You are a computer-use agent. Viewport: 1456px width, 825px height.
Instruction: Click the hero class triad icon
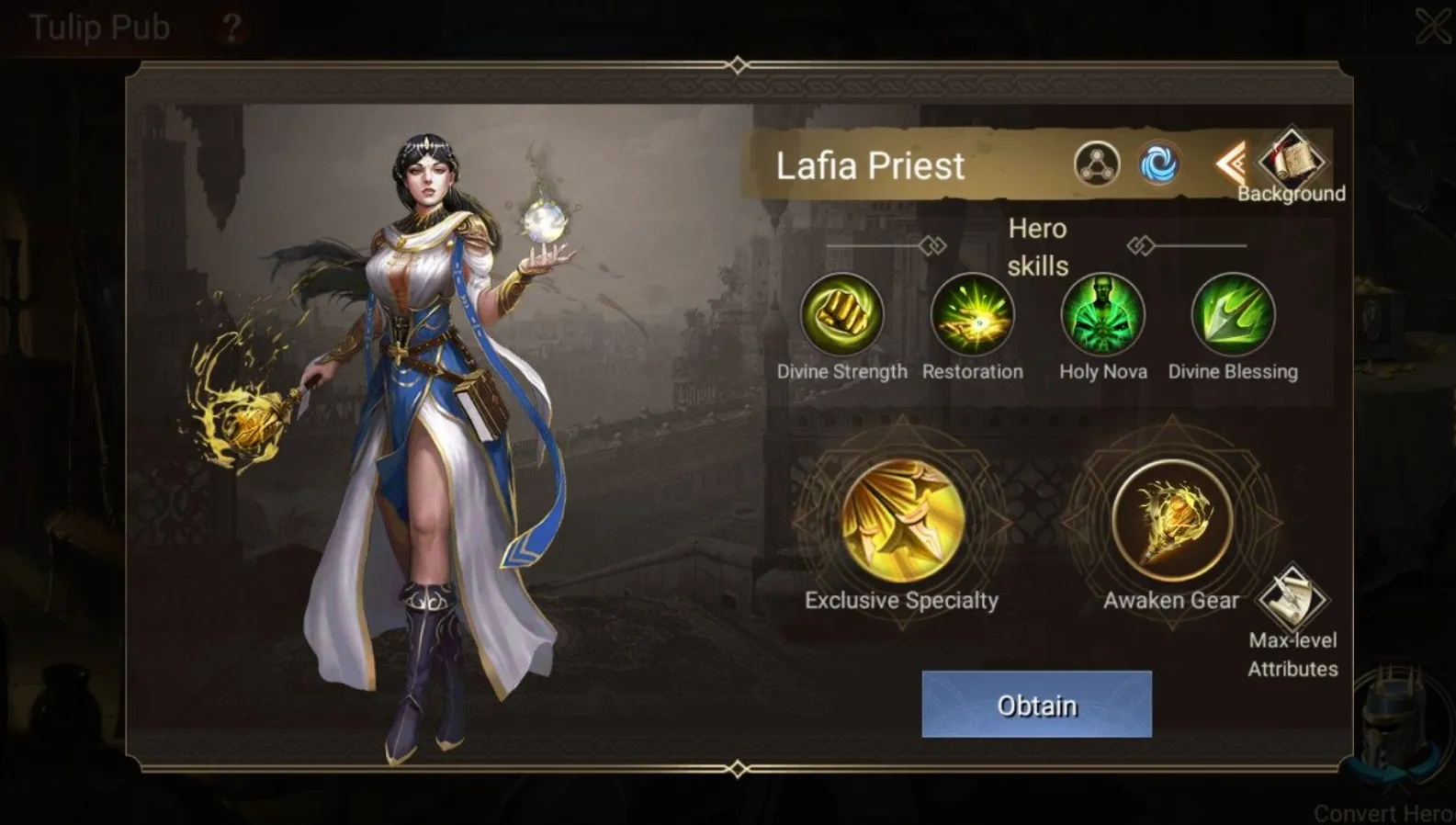tap(1097, 165)
